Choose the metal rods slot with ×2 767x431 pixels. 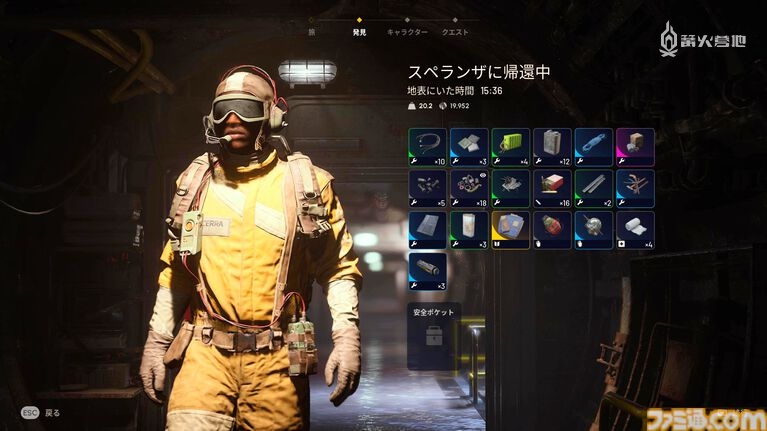593,188
